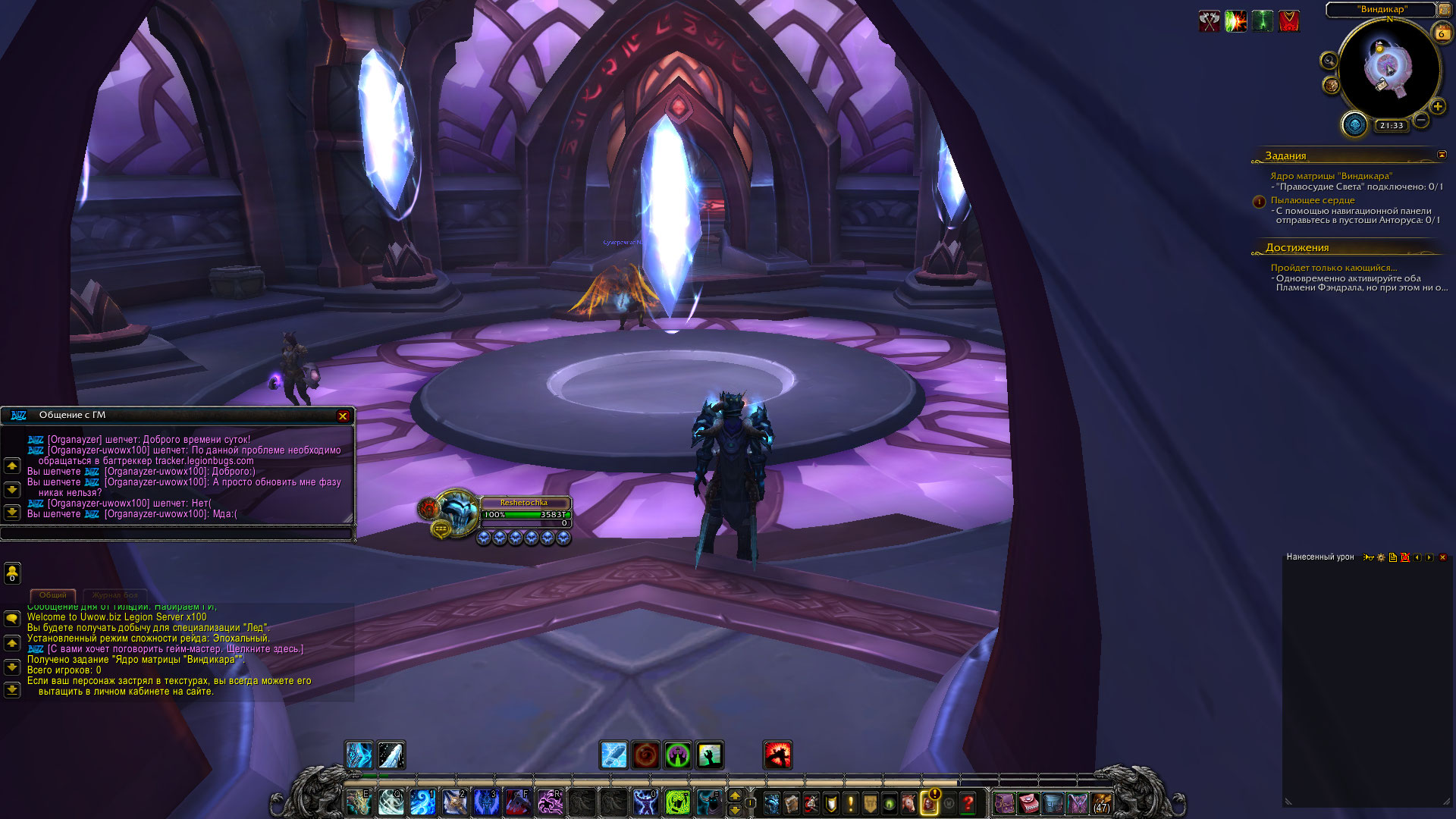Open the Журнал боя combat log tab

click(x=115, y=595)
